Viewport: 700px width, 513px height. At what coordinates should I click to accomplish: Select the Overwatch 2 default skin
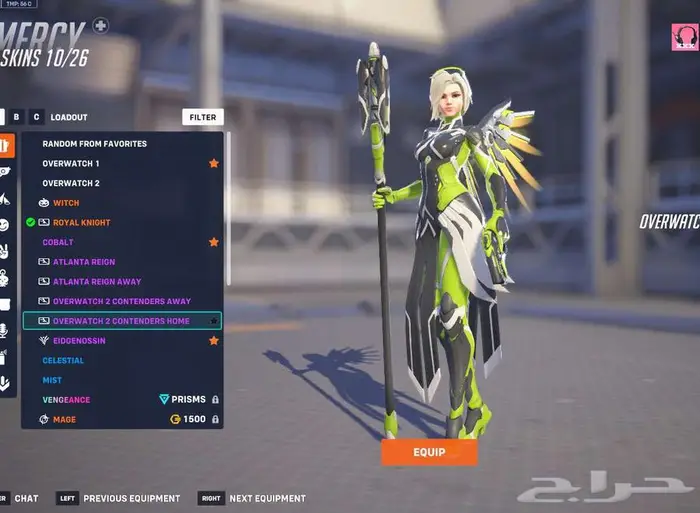71,183
